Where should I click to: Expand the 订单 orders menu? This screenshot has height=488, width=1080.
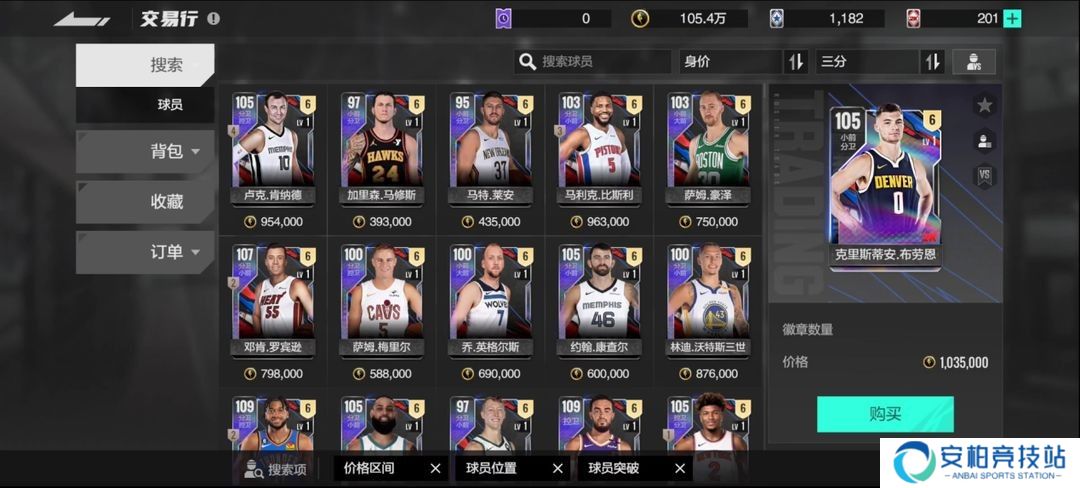click(x=145, y=252)
